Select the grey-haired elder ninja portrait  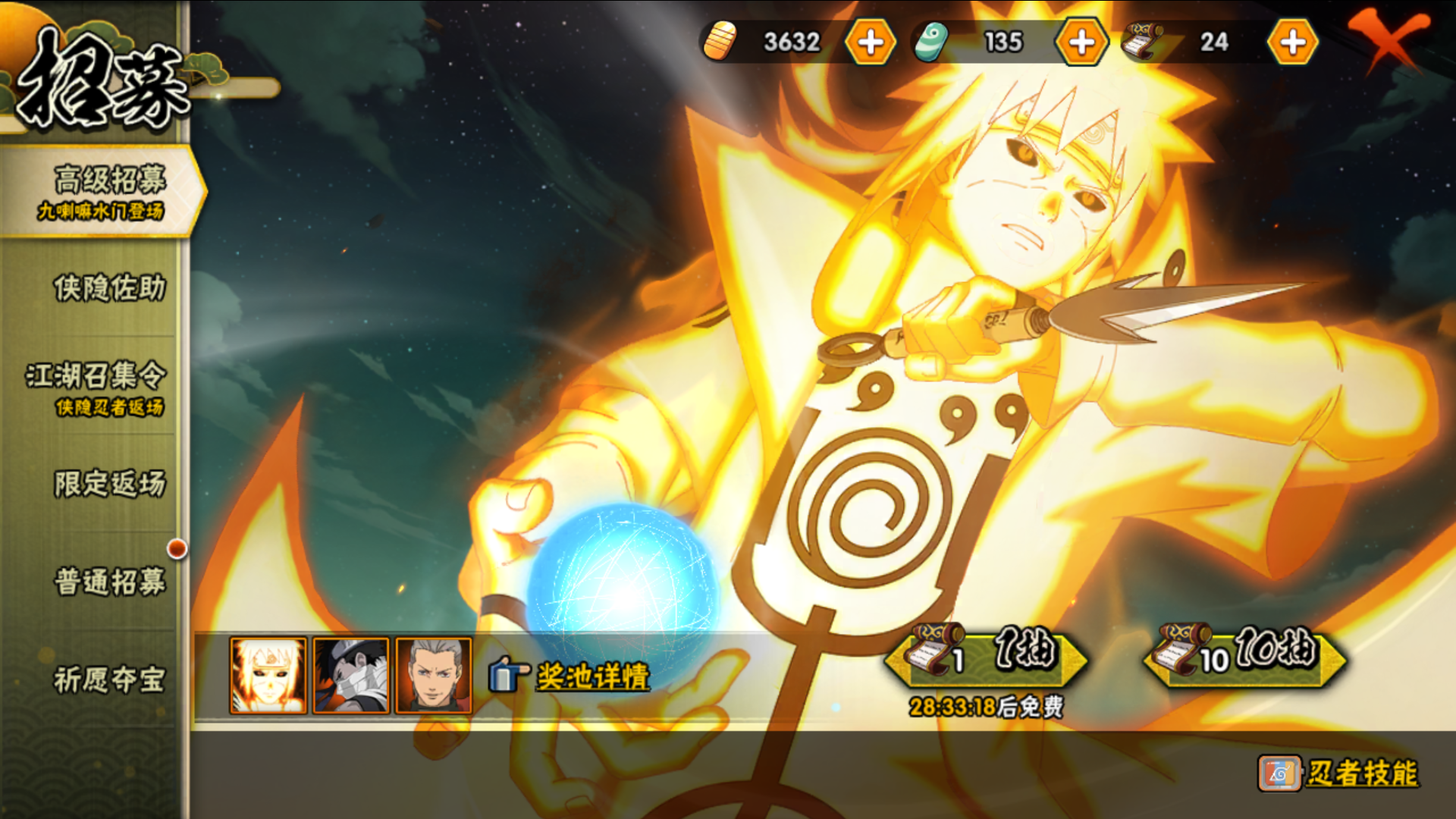[434, 676]
